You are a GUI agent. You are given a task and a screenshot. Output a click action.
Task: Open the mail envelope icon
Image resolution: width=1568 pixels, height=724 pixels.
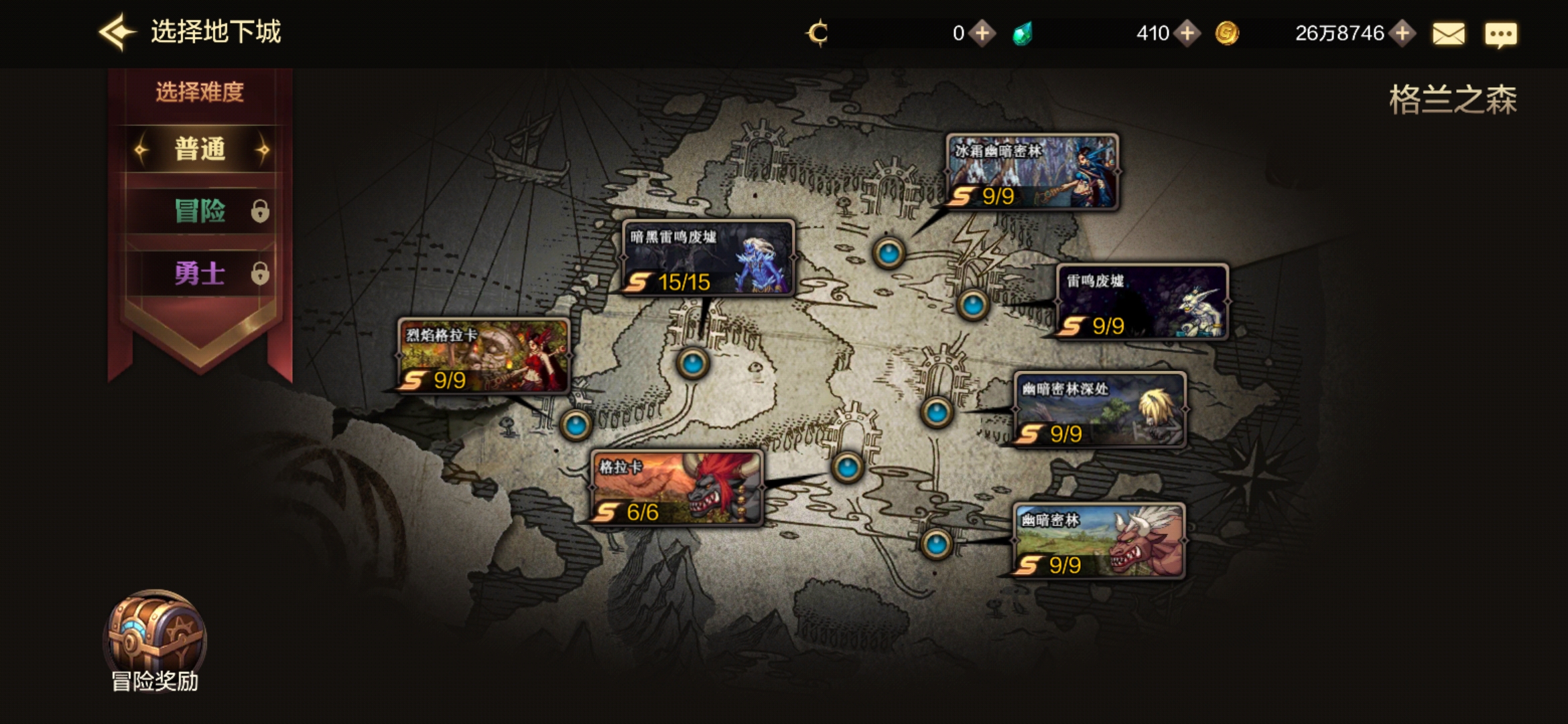coord(1448,34)
